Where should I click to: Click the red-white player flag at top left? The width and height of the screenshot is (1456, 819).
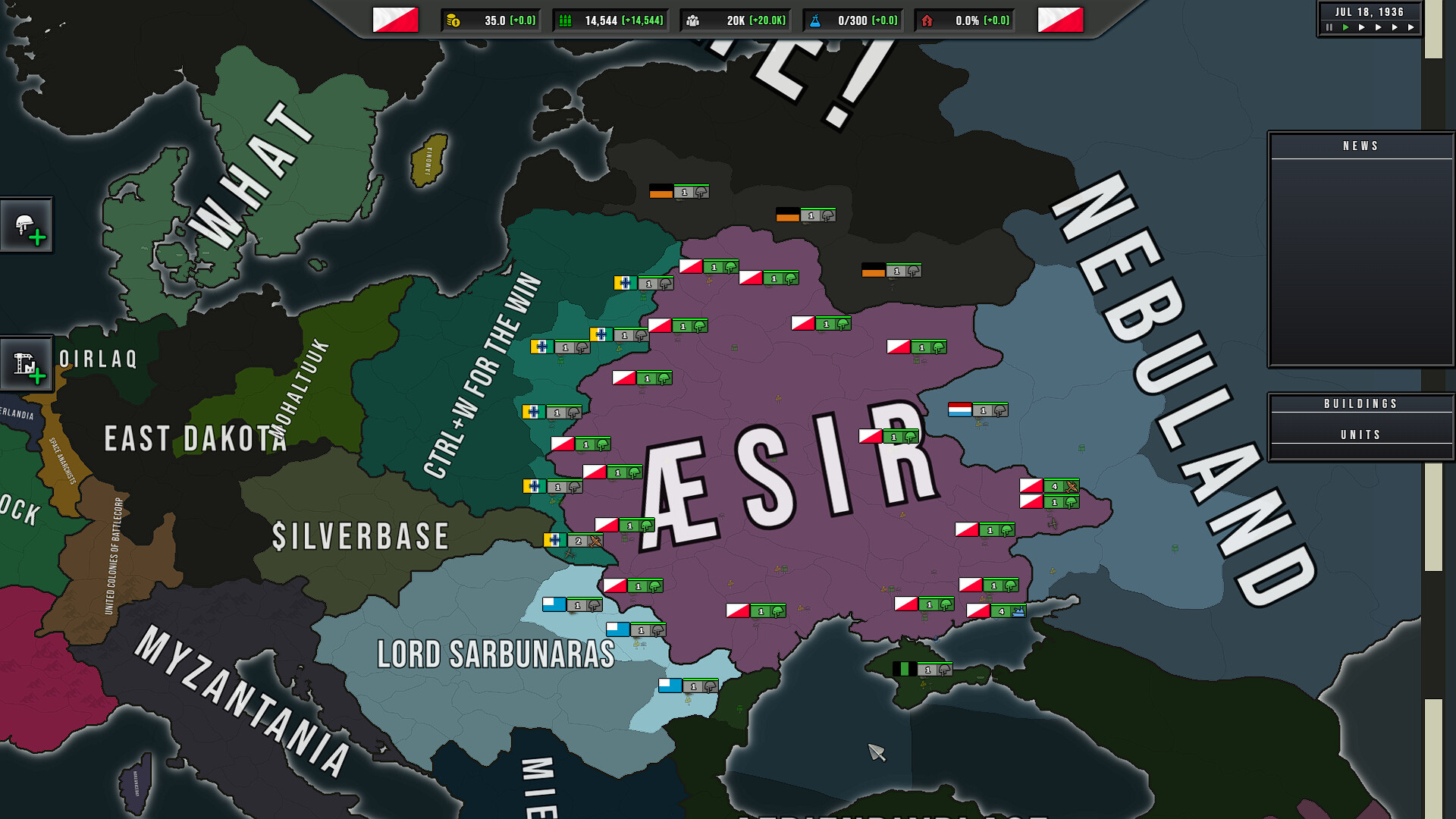[395, 20]
